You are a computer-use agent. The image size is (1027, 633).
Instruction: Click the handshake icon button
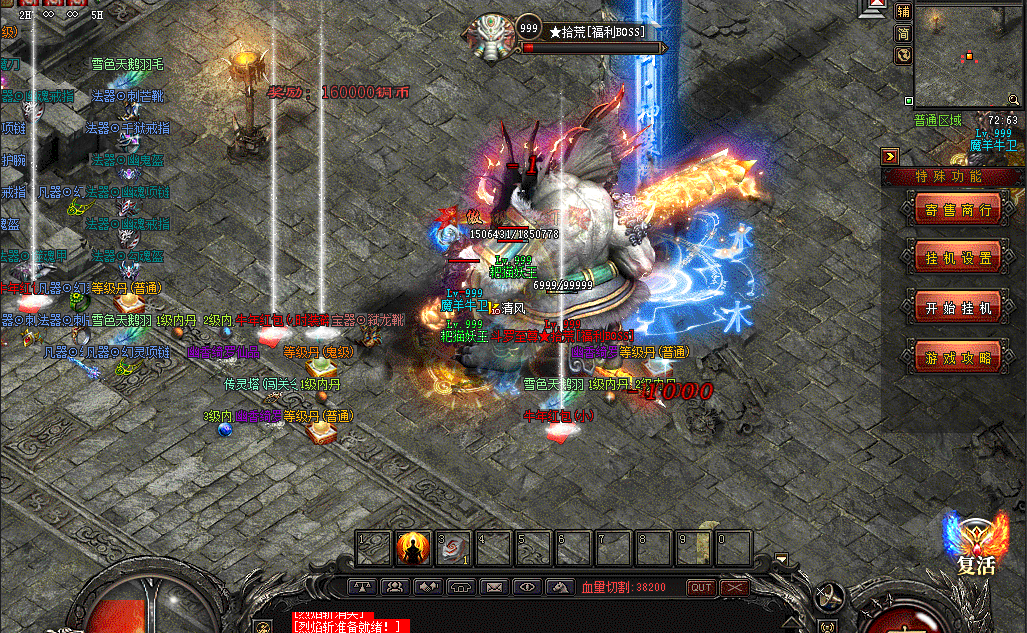point(428,587)
